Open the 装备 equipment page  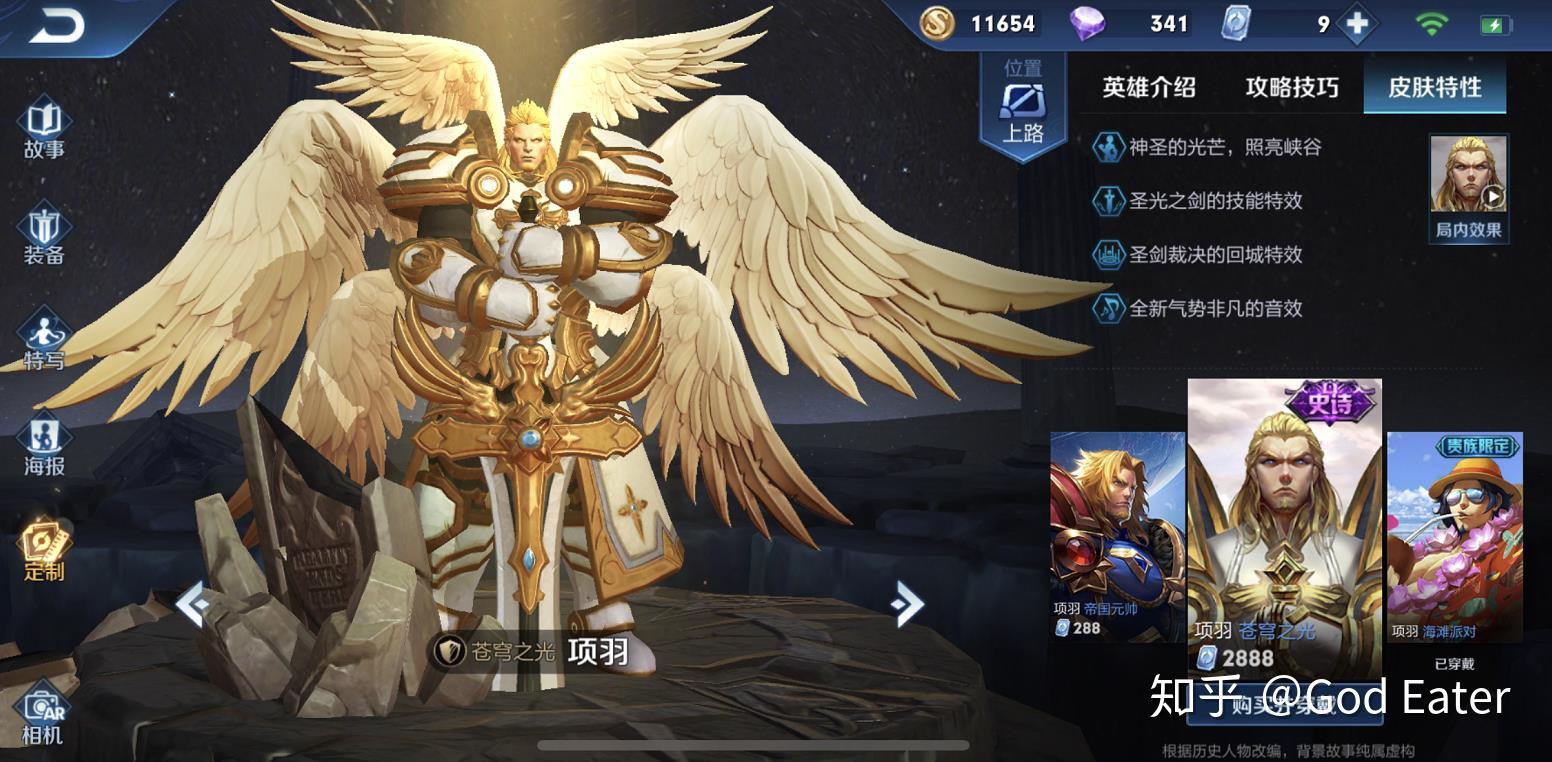pos(44,236)
